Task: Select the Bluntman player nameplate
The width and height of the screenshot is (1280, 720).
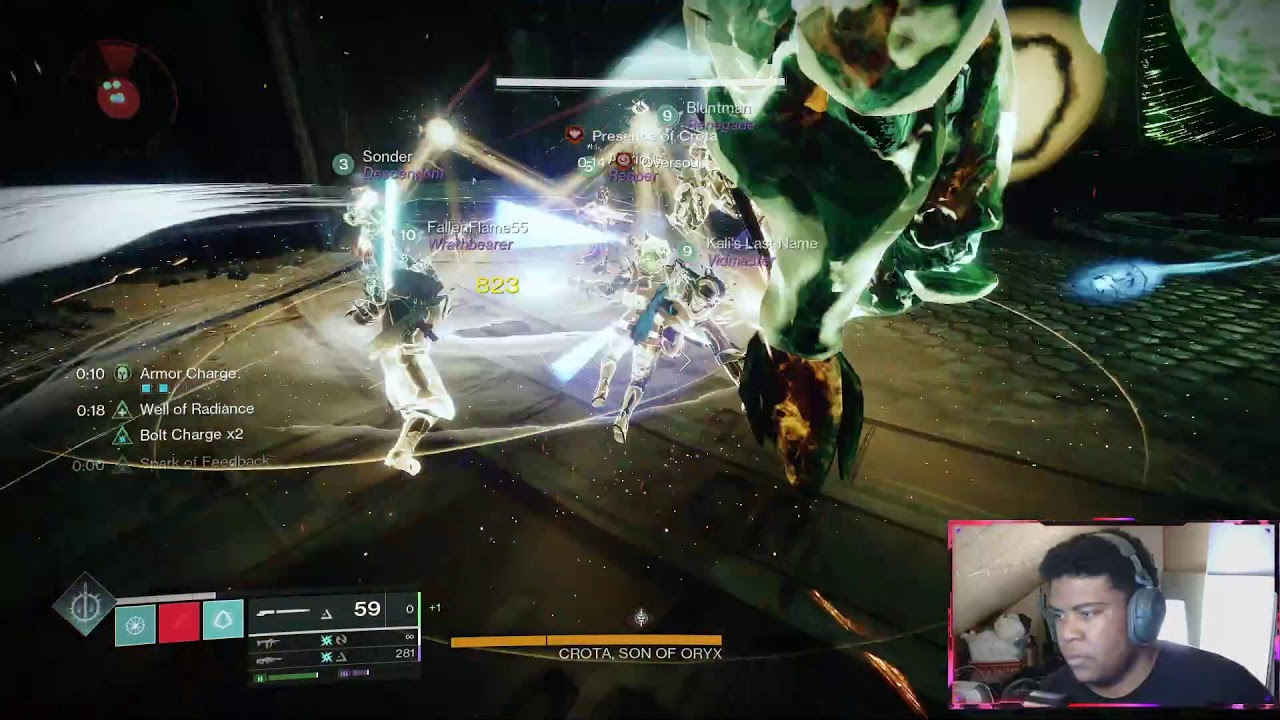Action: [717, 108]
